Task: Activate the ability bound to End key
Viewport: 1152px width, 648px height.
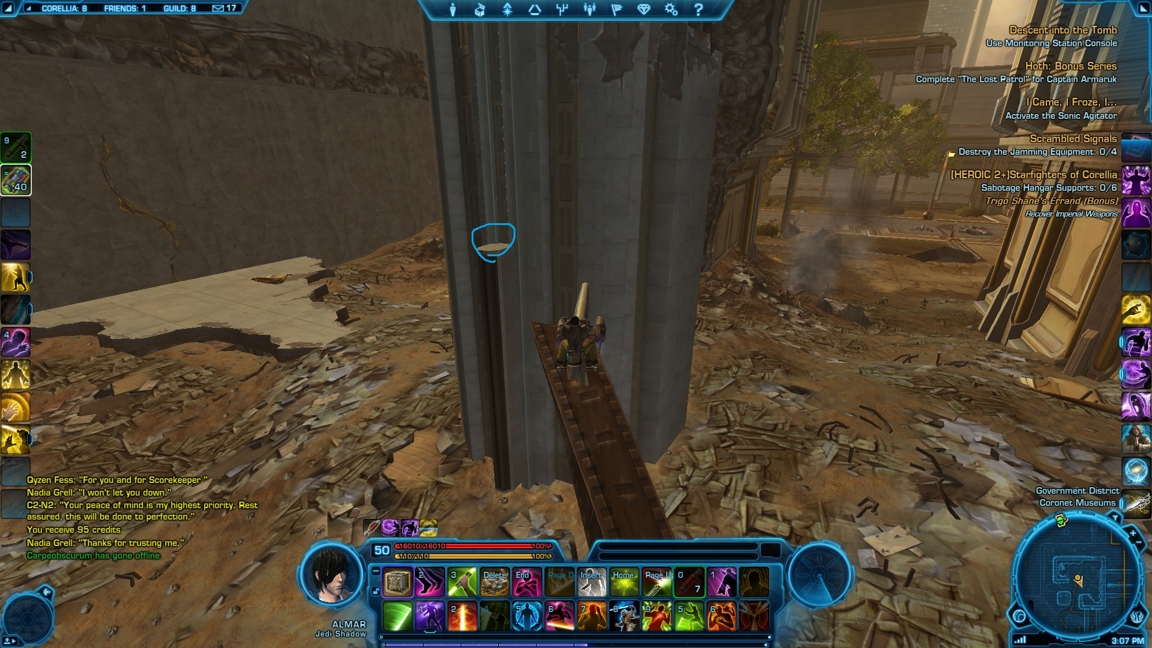Action: click(x=527, y=583)
